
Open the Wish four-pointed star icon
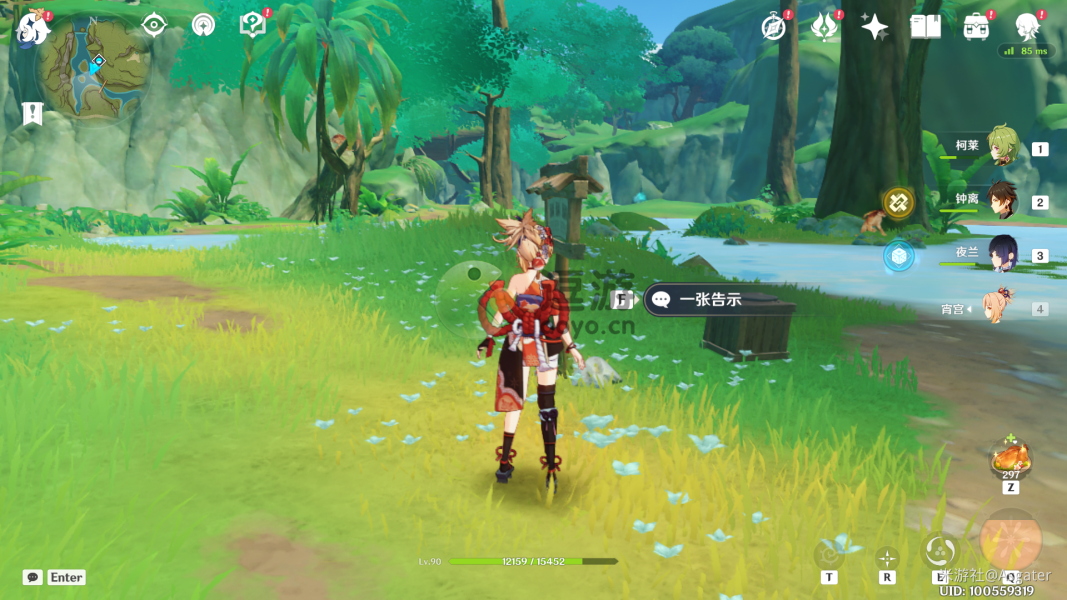(874, 27)
